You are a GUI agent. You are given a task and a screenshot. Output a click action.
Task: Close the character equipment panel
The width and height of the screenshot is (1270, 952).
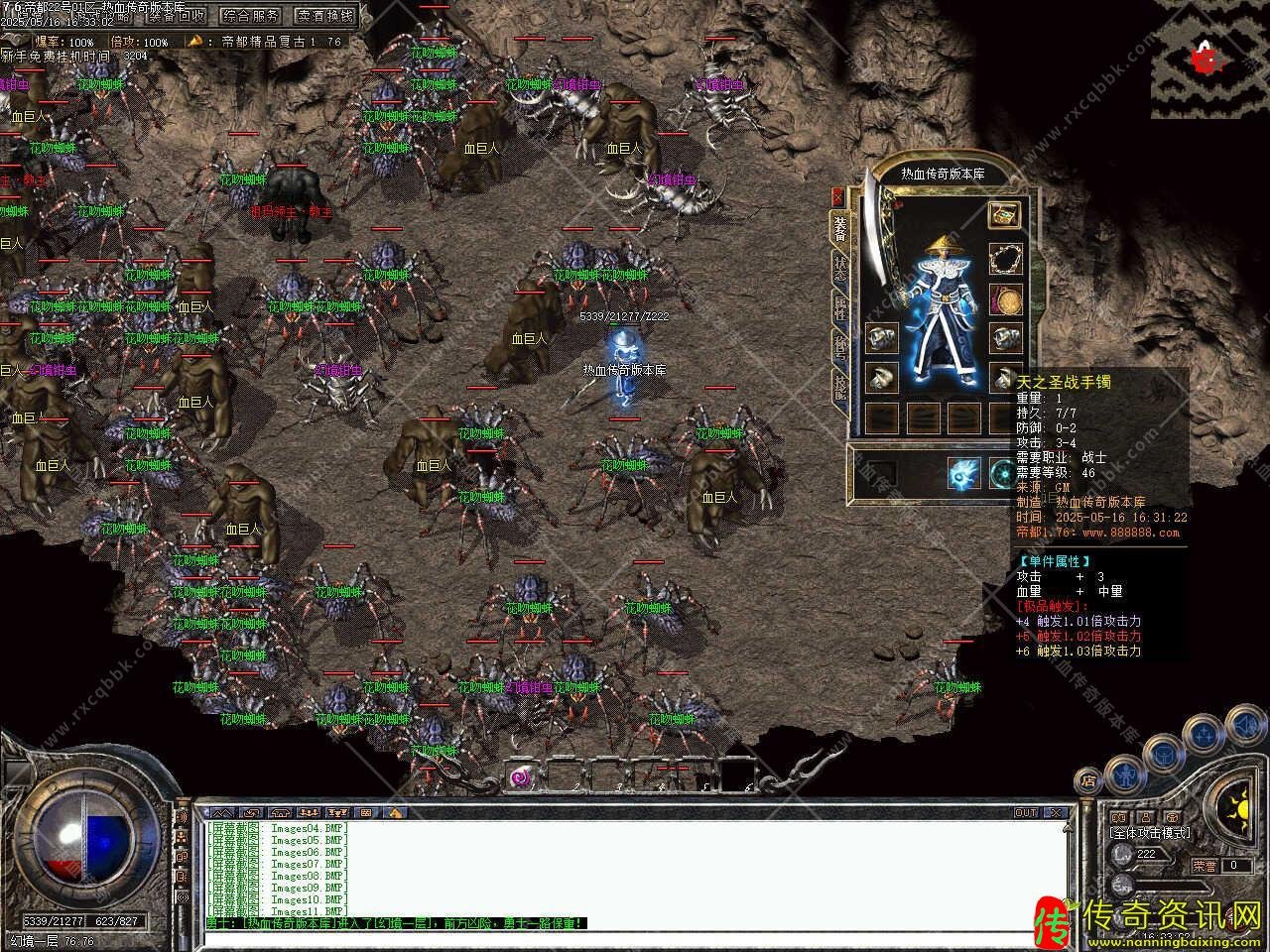click(x=838, y=196)
